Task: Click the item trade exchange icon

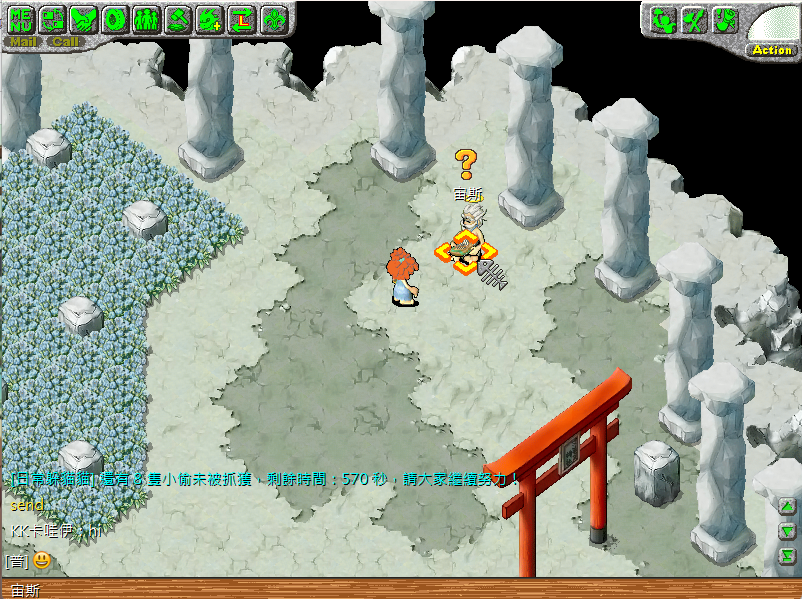Action: pyautogui.click(x=52, y=19)
